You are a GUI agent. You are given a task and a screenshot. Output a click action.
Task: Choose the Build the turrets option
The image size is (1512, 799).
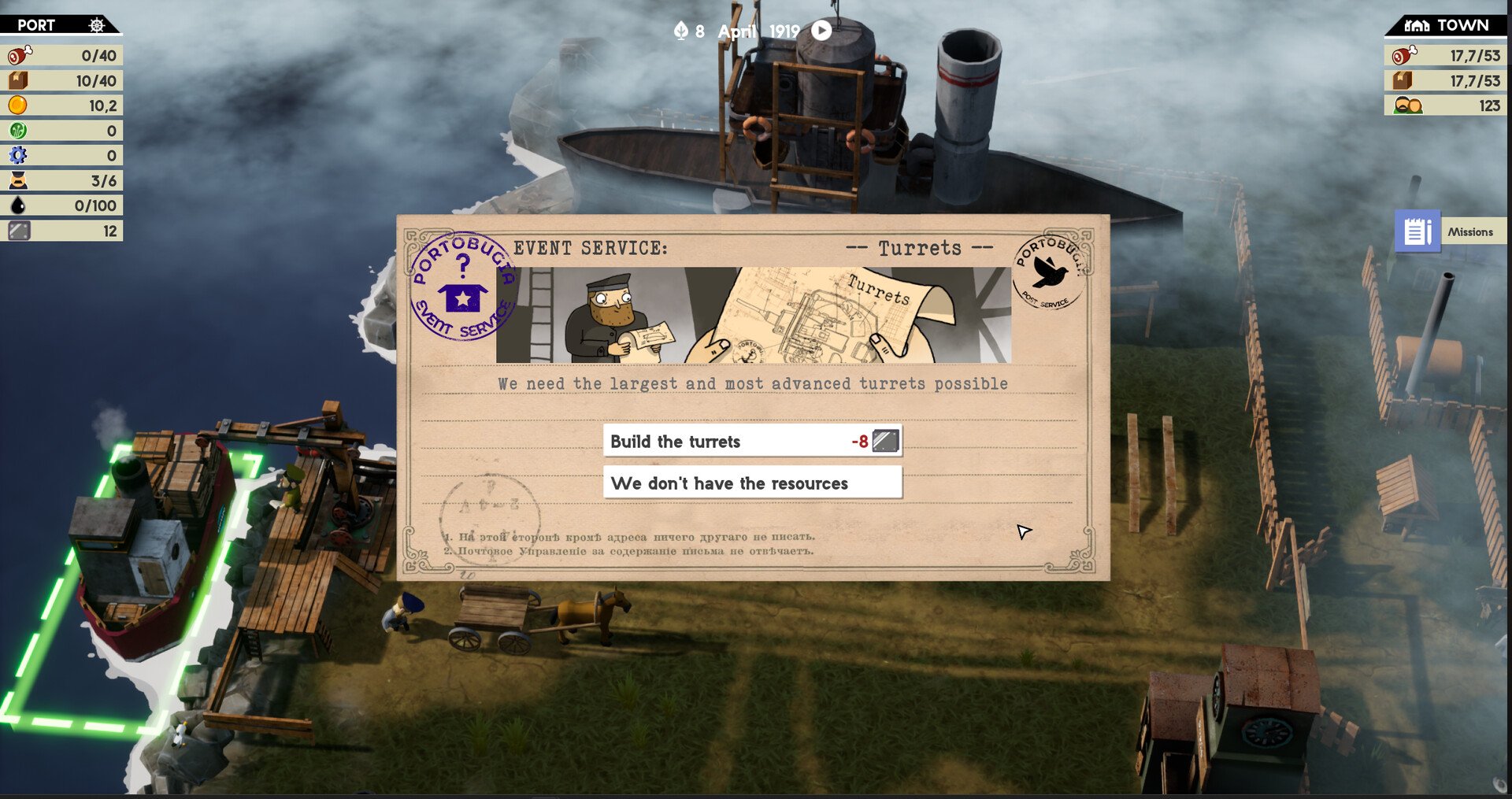click(752, 441)
